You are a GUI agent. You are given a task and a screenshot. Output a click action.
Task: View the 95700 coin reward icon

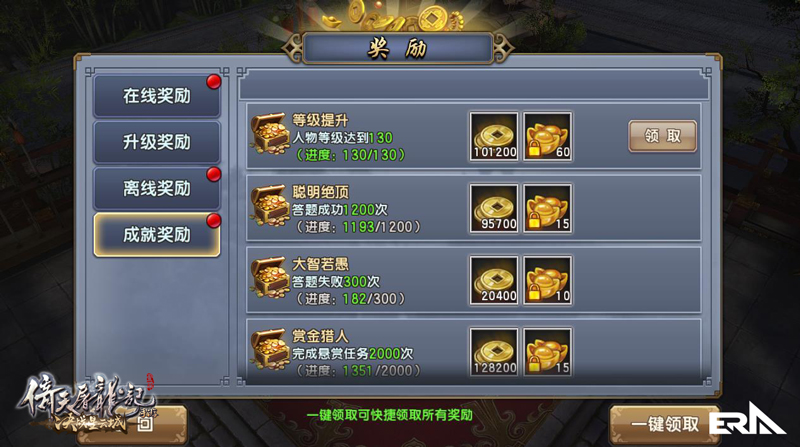[x=493, y=208]
